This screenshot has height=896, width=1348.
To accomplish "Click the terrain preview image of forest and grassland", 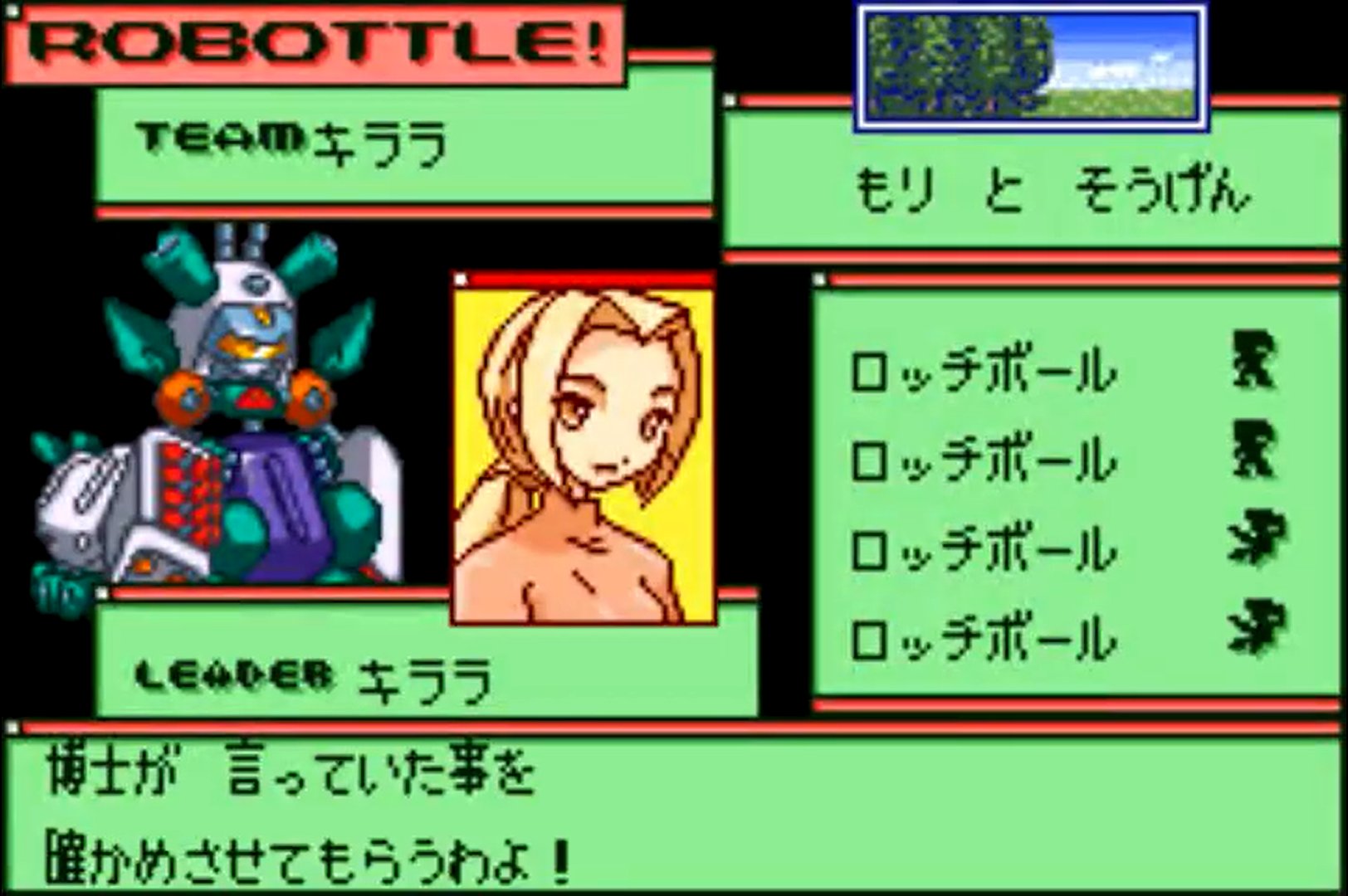I will (1029, 66).
